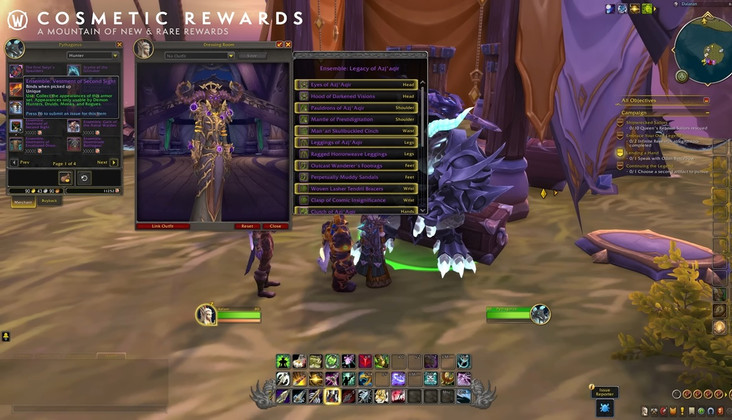Click the Reset button in Dressing Room
The width and height of the screenshot is (732, 420).
click(x=246, y=226)
